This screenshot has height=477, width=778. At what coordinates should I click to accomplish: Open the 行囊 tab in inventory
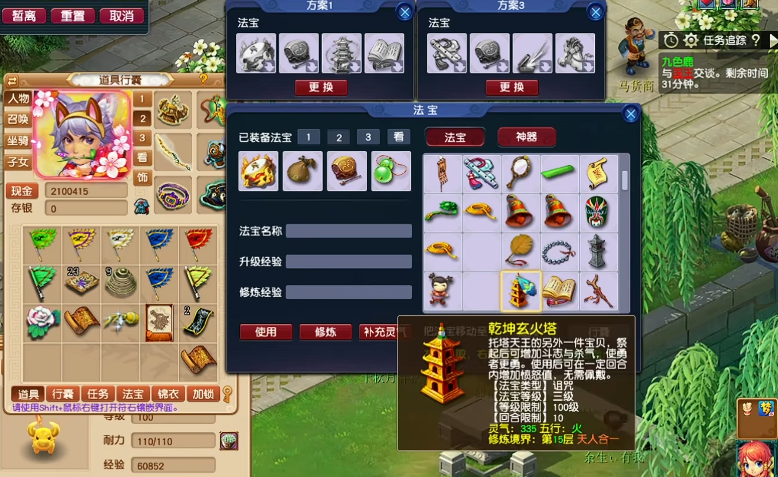pyautogui.click(x=64, y=394)
